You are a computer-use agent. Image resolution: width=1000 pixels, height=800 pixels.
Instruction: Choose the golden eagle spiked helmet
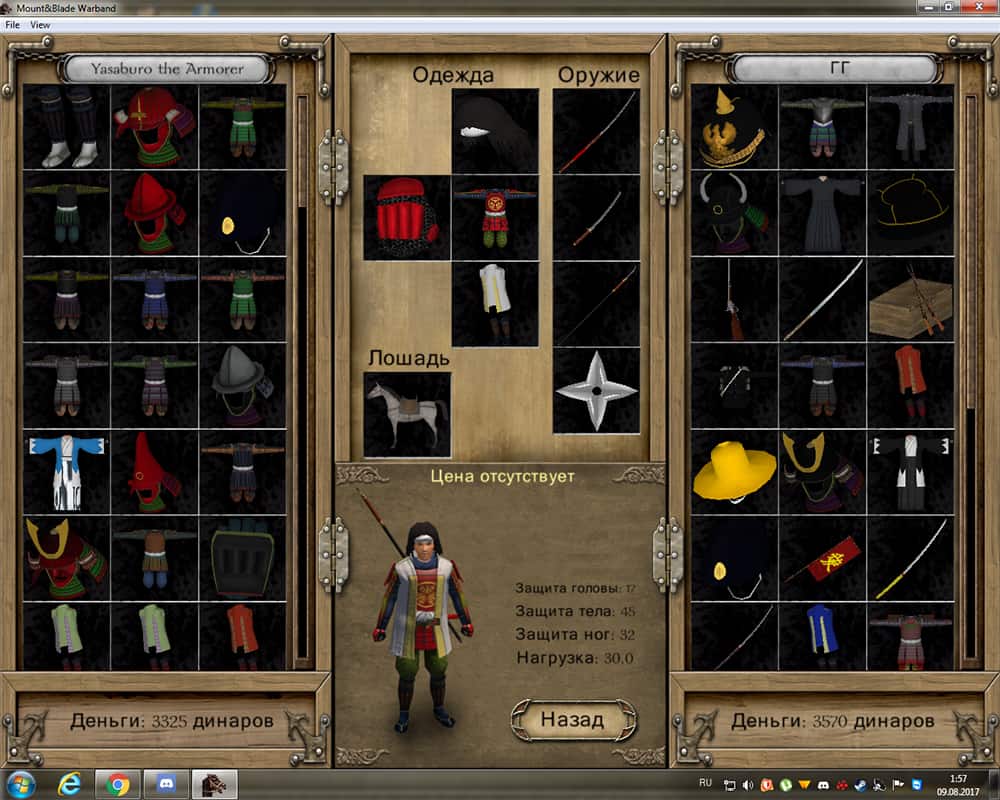click(x=734, y=126)
